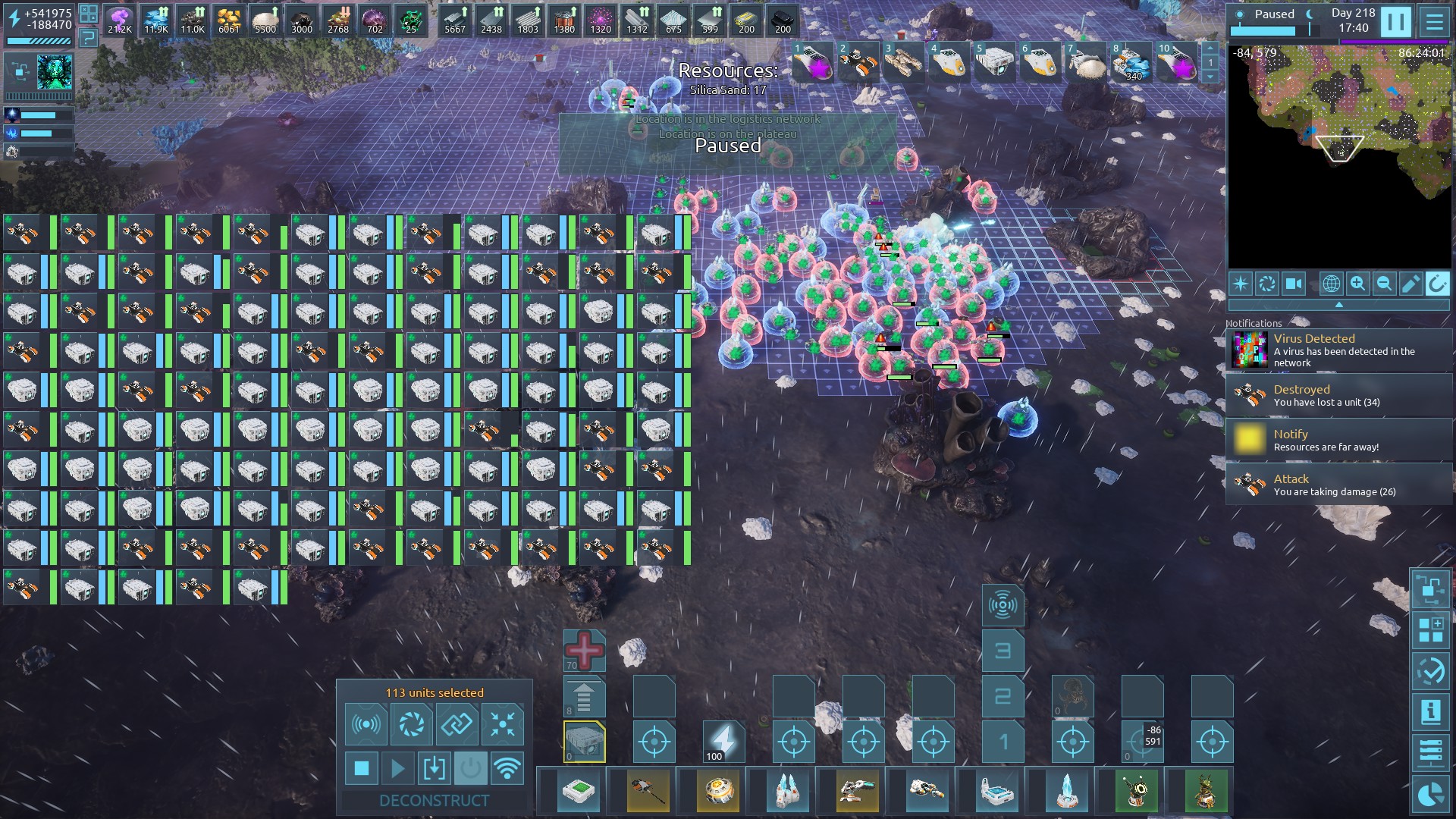Image resolution: width=1456 pixels, height=819 pixels.
Task: Open the pie chart statistics panel
Action: click(1431, 794)
